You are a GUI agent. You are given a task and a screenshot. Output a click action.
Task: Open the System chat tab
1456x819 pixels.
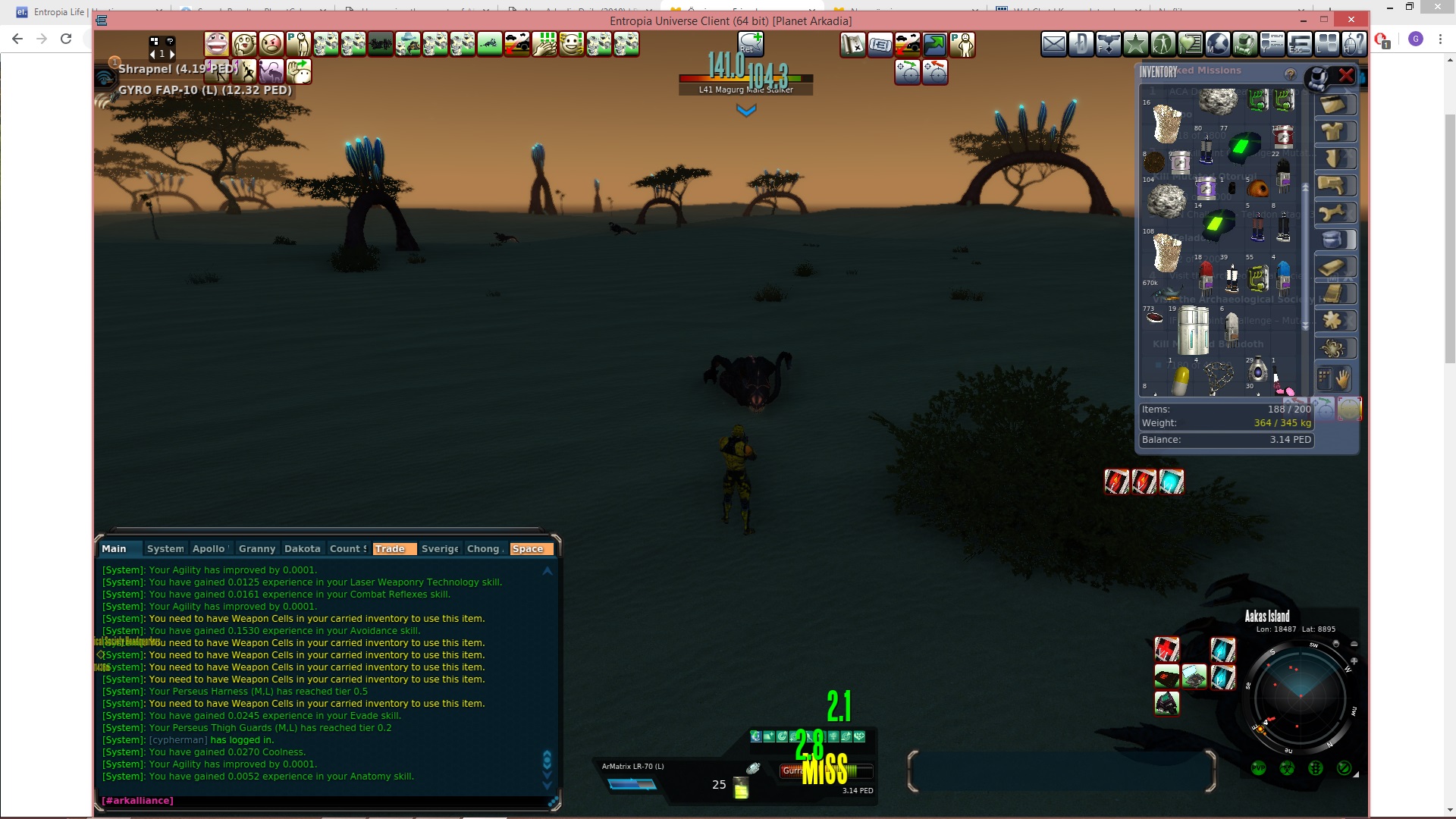click(165, 549)
